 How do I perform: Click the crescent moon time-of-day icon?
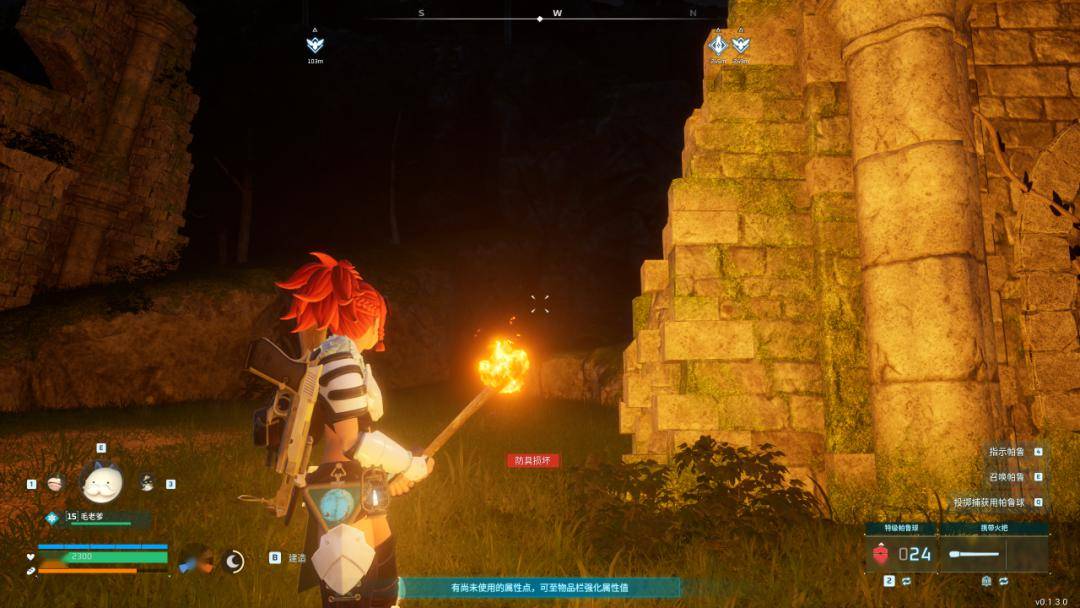[233, 561]
